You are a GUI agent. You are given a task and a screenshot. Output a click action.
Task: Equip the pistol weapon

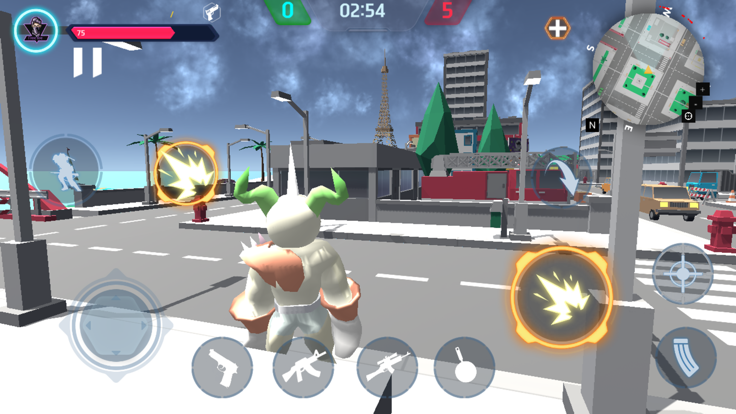click(x=222, y=367)
